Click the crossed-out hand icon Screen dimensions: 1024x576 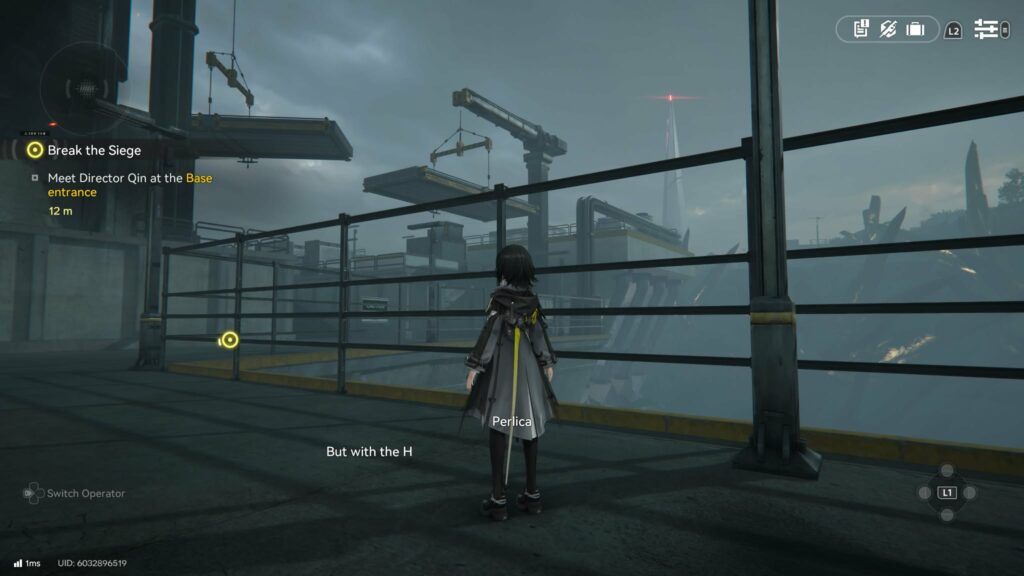pos(888,29)
